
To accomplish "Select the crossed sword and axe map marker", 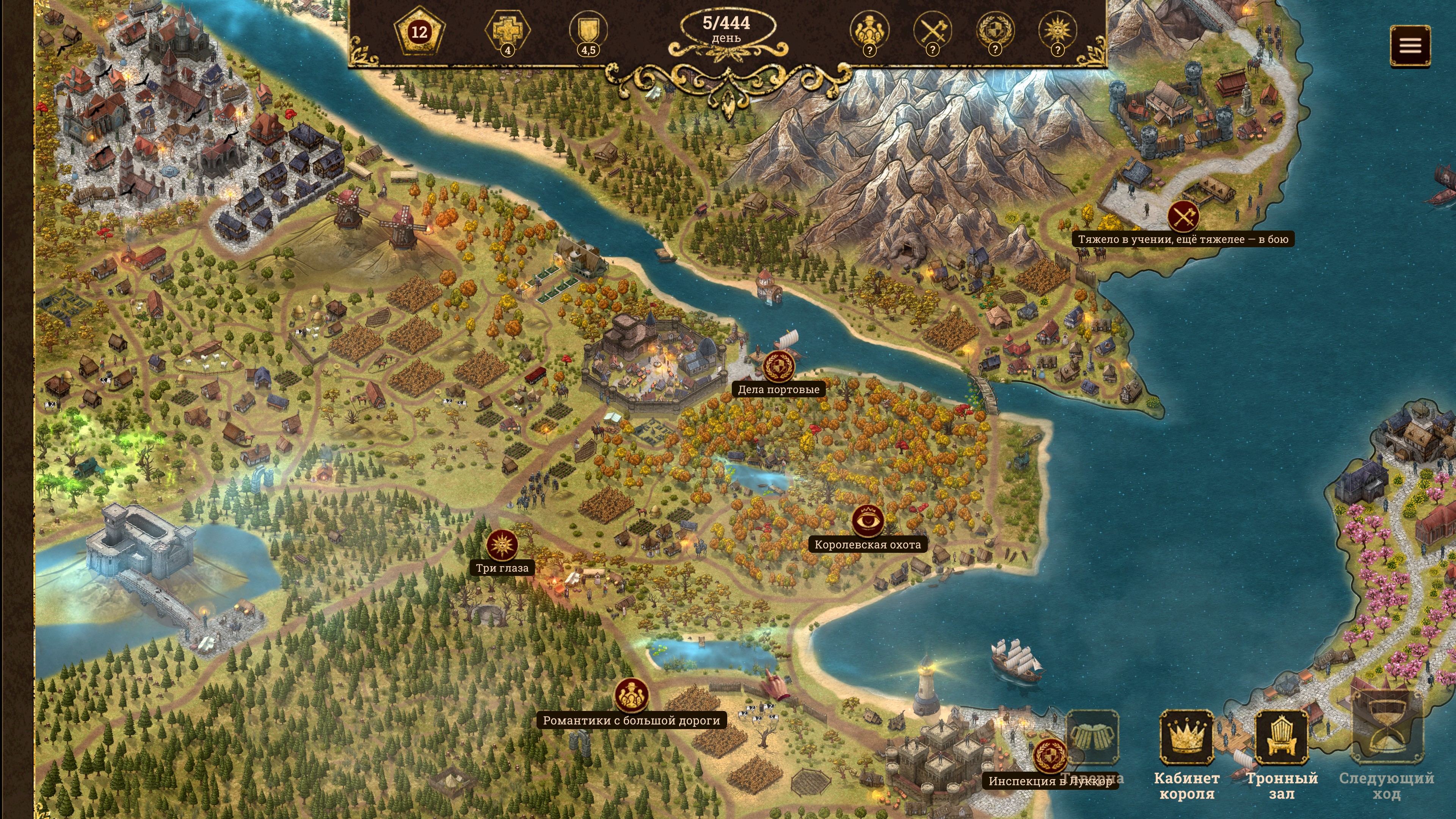I will click(x=1183, y=217).
